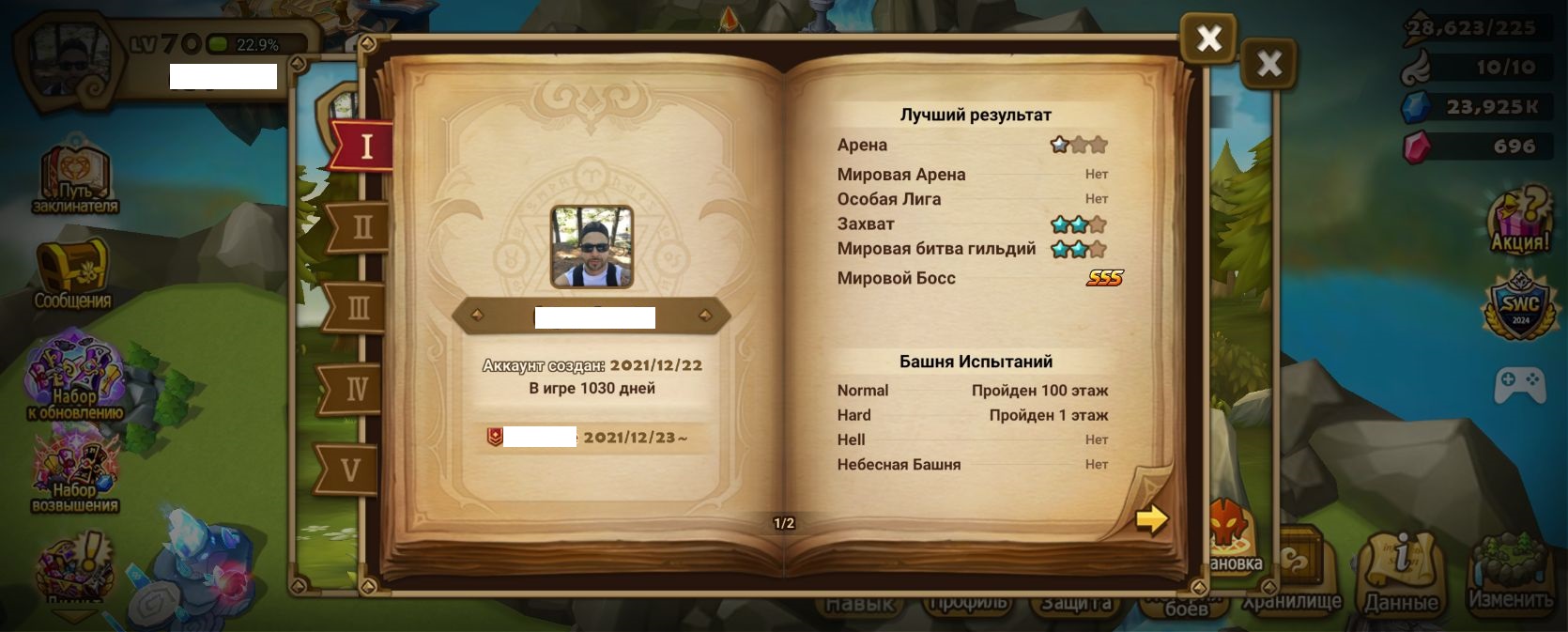1568x632 pixels.
Task: Open the Путь заклинателя menu
Action: (74, 180)
